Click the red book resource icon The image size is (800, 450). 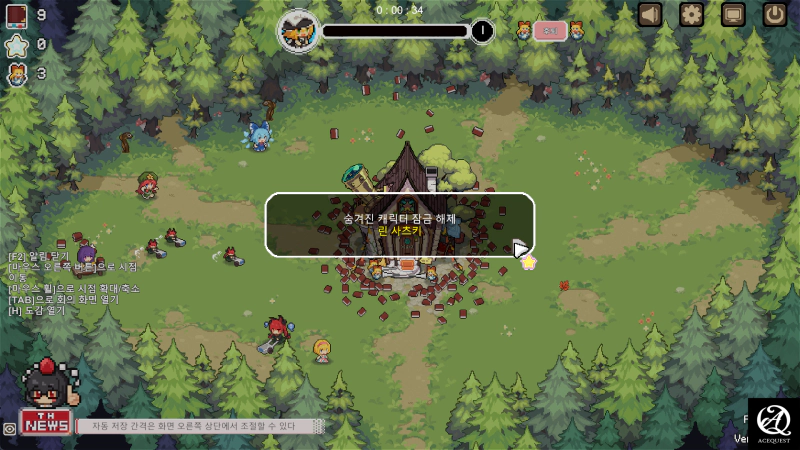(x=16, y=15)
